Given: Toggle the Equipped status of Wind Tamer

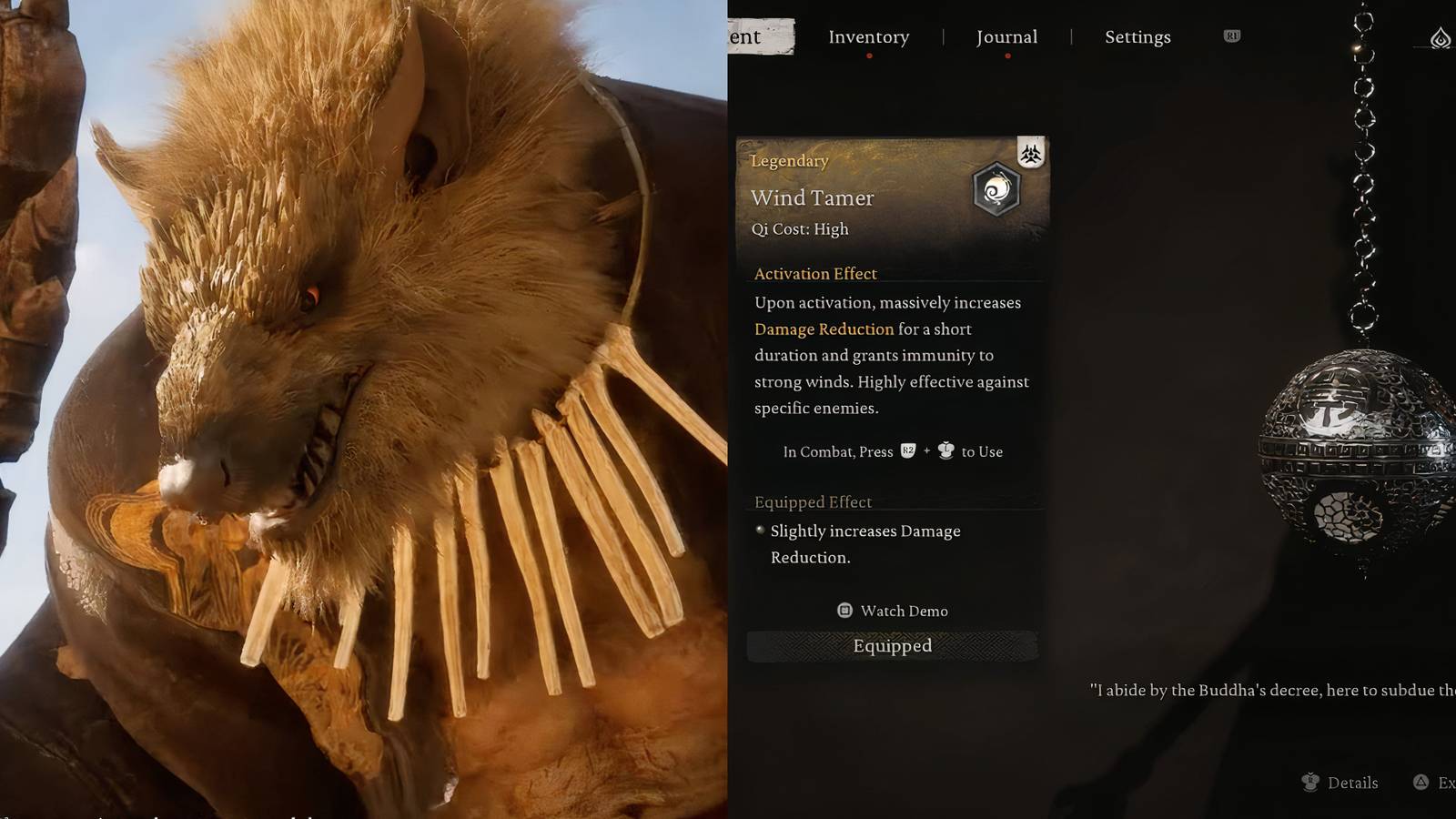Looking at the screenshot, I should point(893,645).
